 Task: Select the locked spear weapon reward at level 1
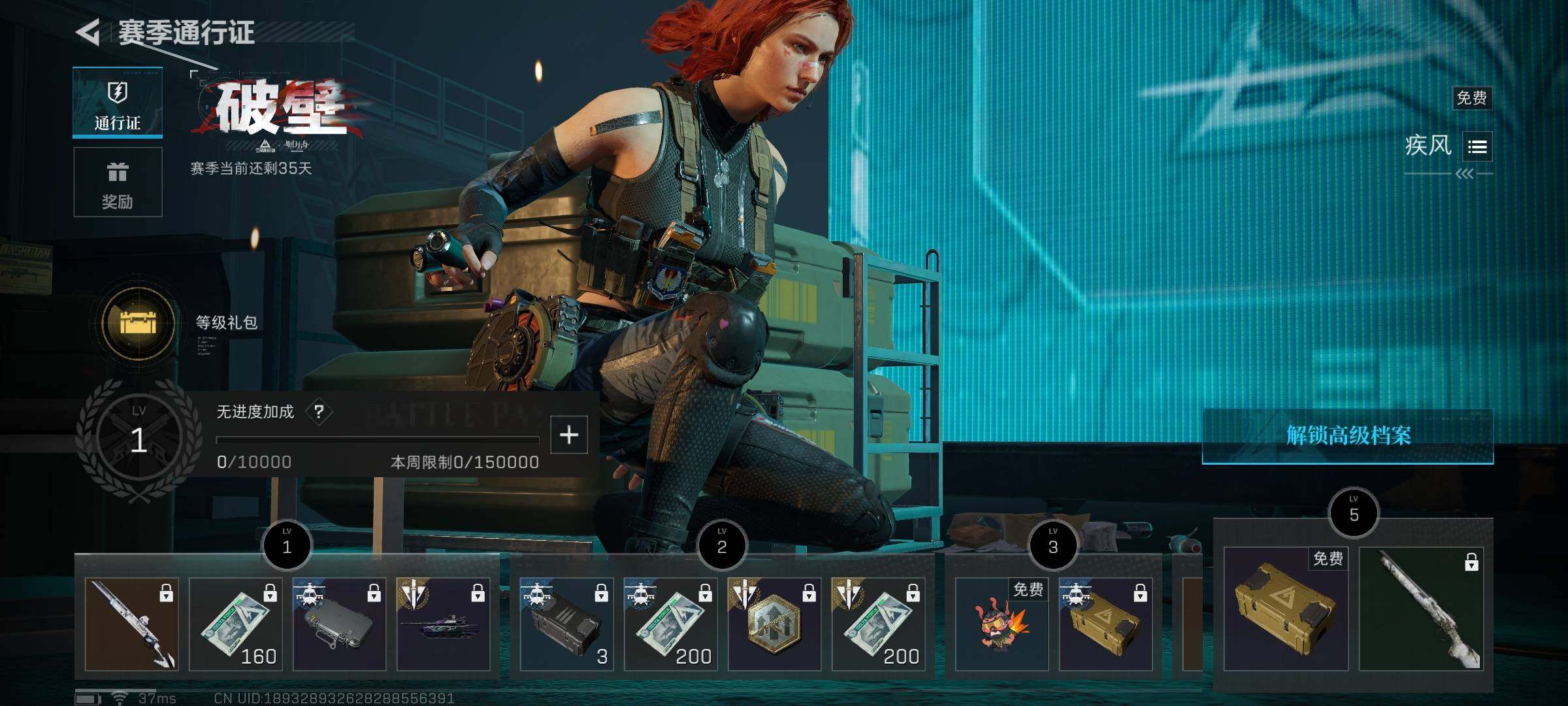point(131,624)
